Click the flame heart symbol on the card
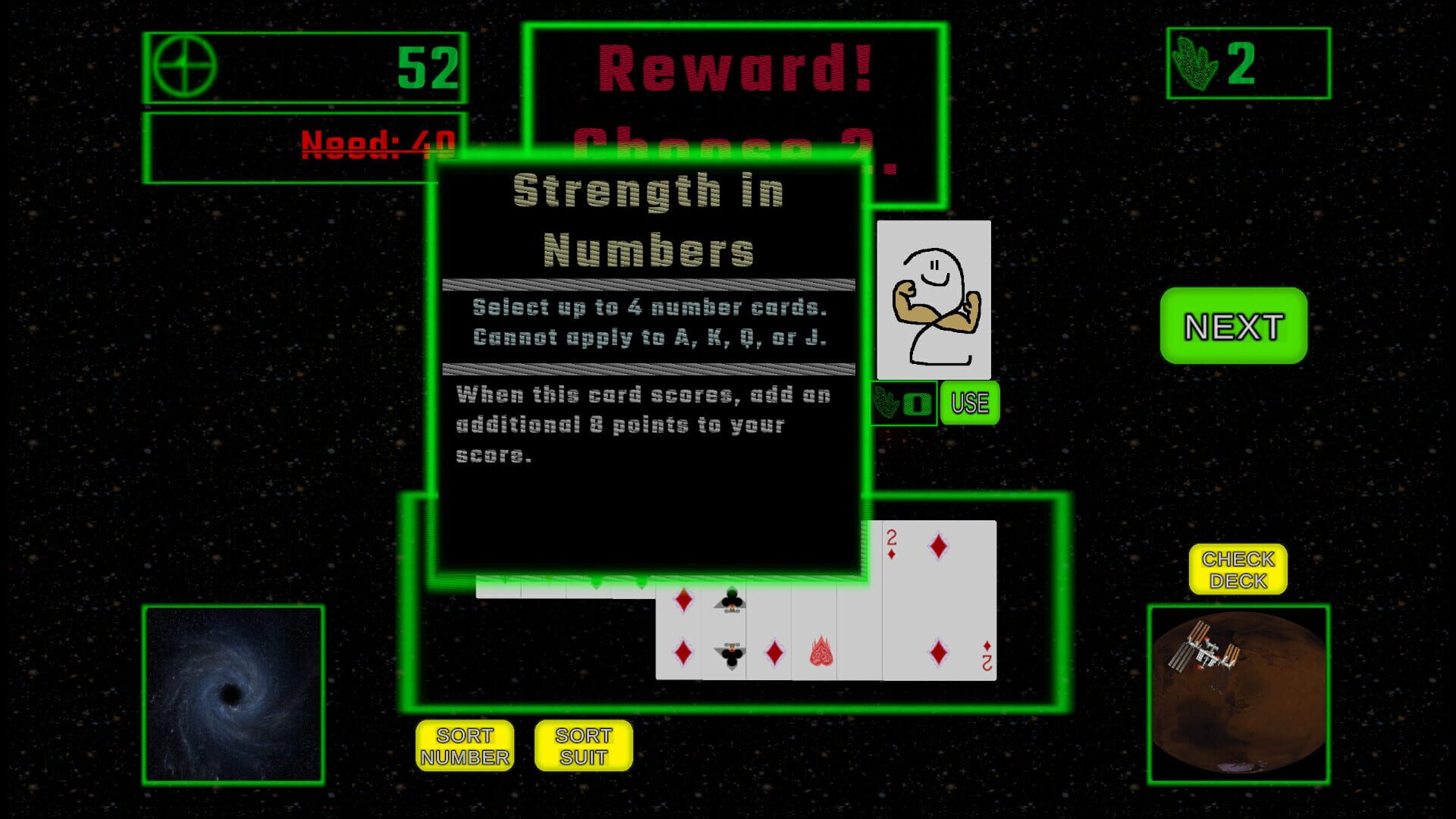The width and height of the screenshot is (1456, 819). 821,648
